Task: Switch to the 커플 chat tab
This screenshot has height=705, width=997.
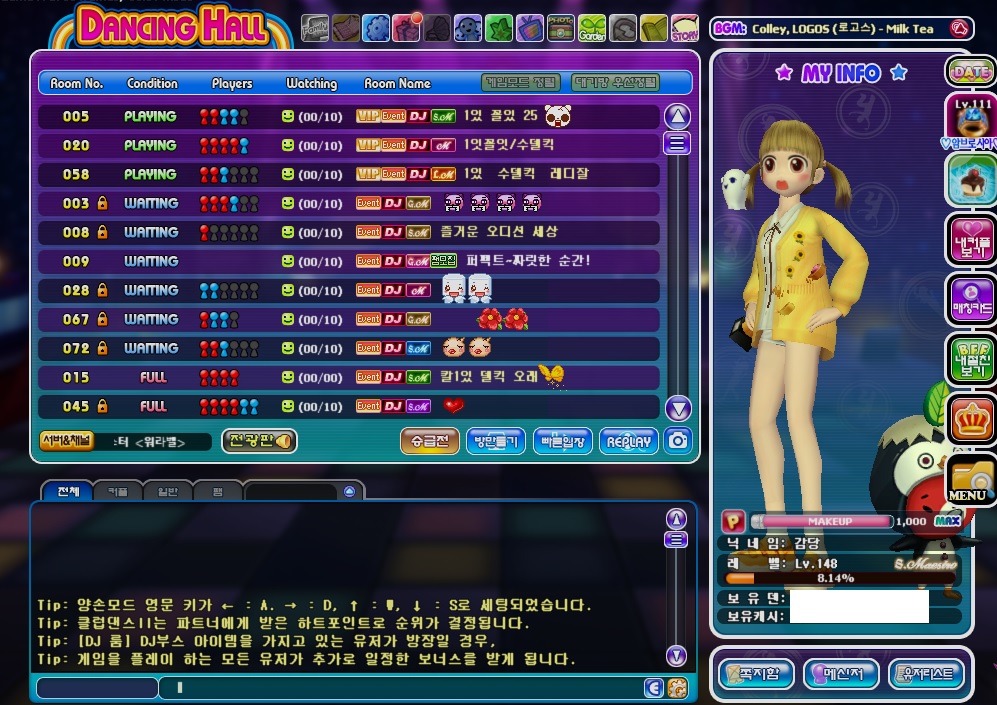Action: 117,492
